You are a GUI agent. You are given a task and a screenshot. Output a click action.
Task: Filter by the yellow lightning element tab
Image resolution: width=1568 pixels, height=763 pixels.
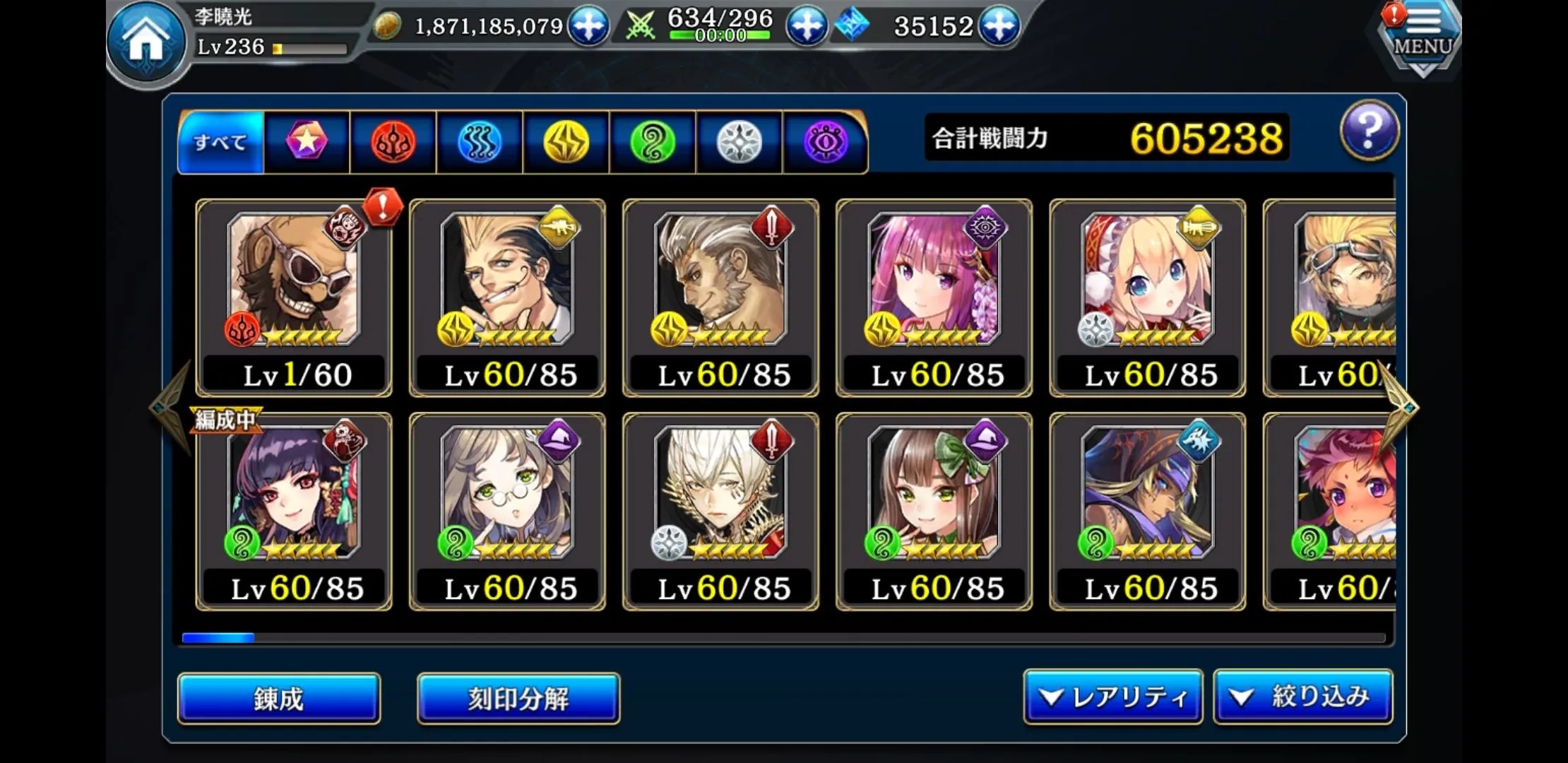tap(566, 142)
